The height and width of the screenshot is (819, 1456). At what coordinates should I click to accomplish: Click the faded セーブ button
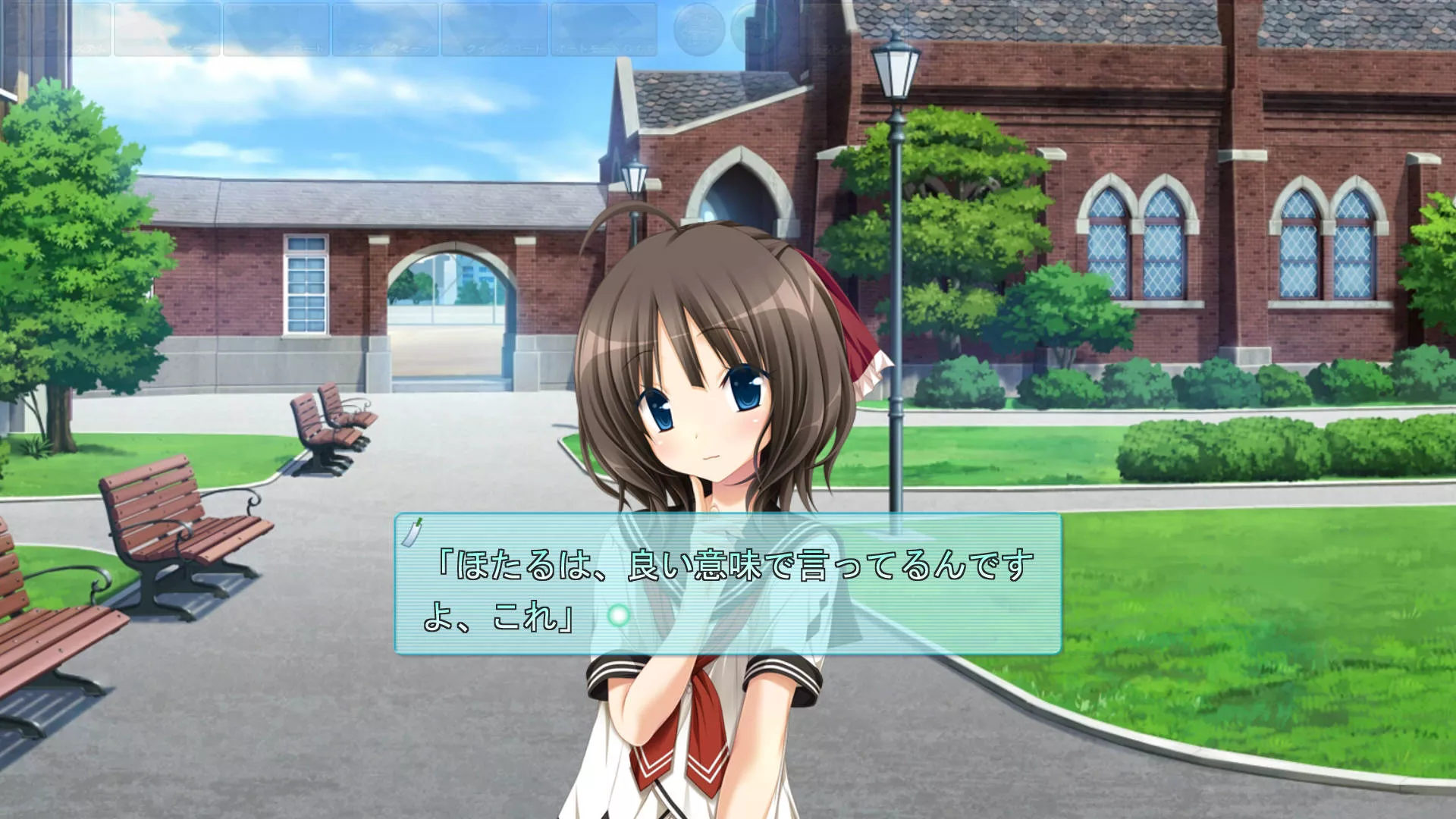point(167,30)
